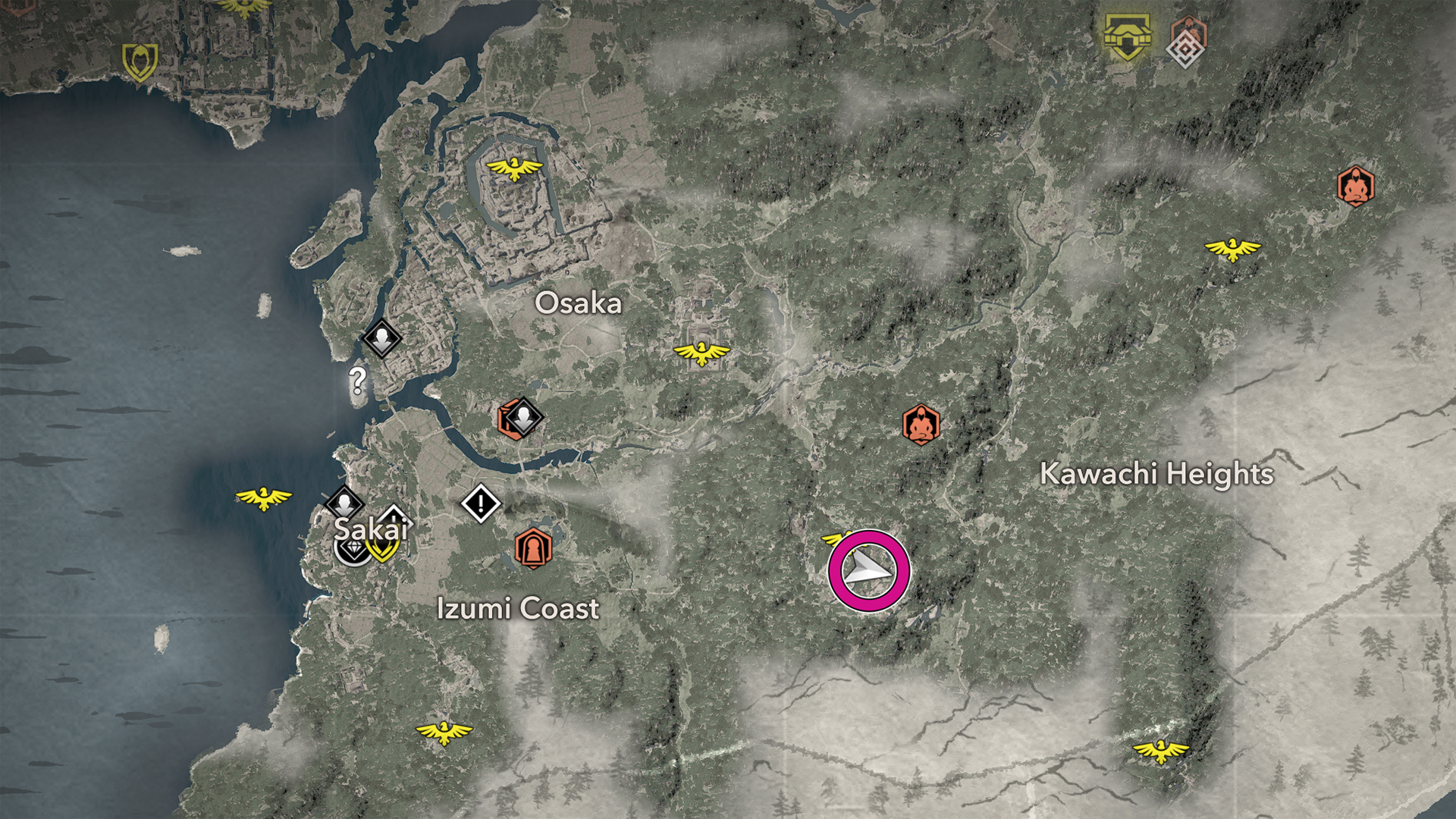Select the orange samurai marker west of Kawachi Heights
This screenshot has width=1456, height=819.
coord(921,425)
